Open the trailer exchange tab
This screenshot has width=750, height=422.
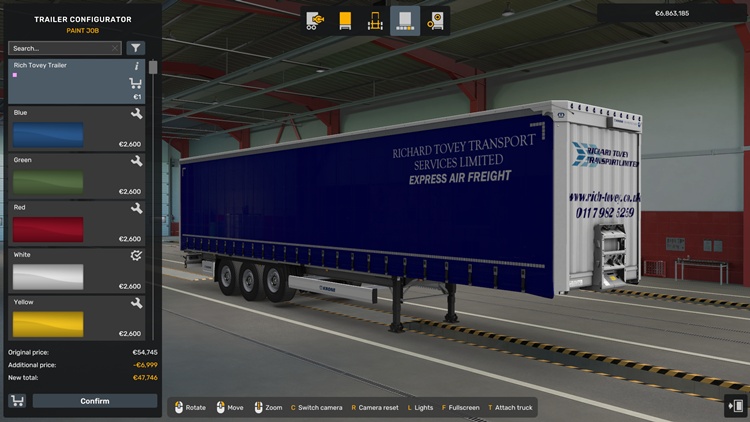click(315, 20)
